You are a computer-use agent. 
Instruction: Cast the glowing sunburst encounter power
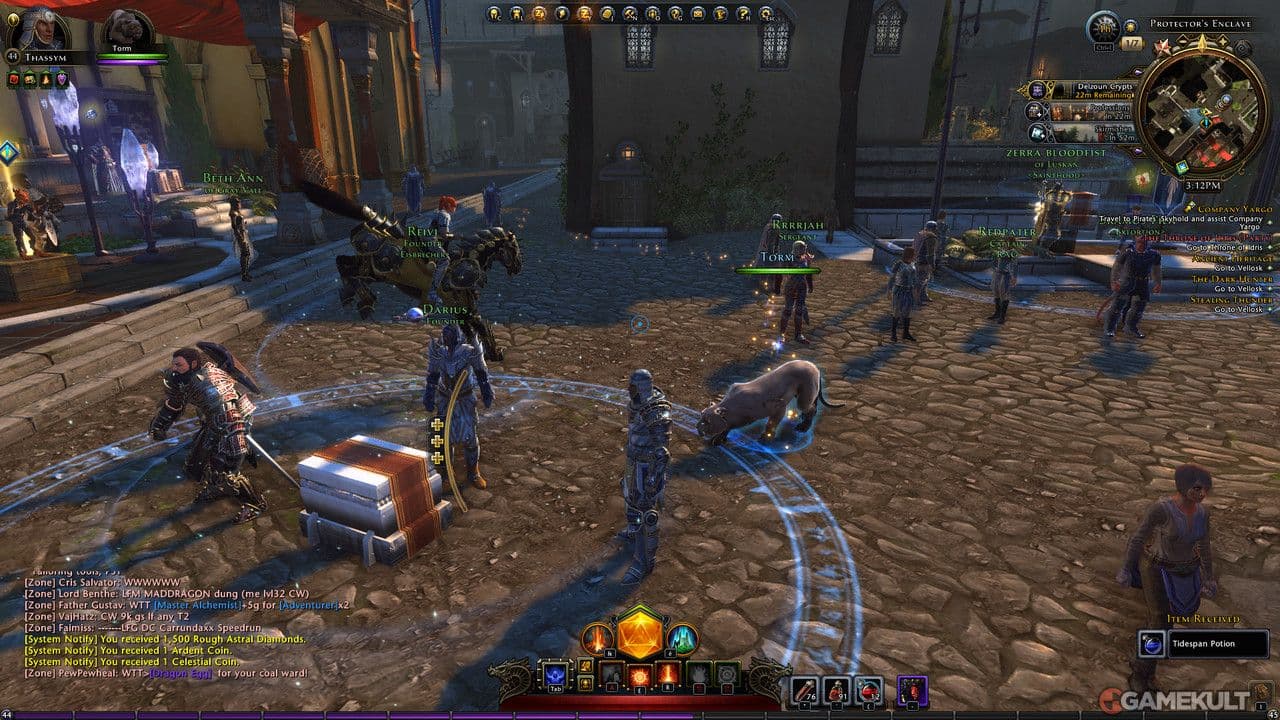click(x=639, y=676)
